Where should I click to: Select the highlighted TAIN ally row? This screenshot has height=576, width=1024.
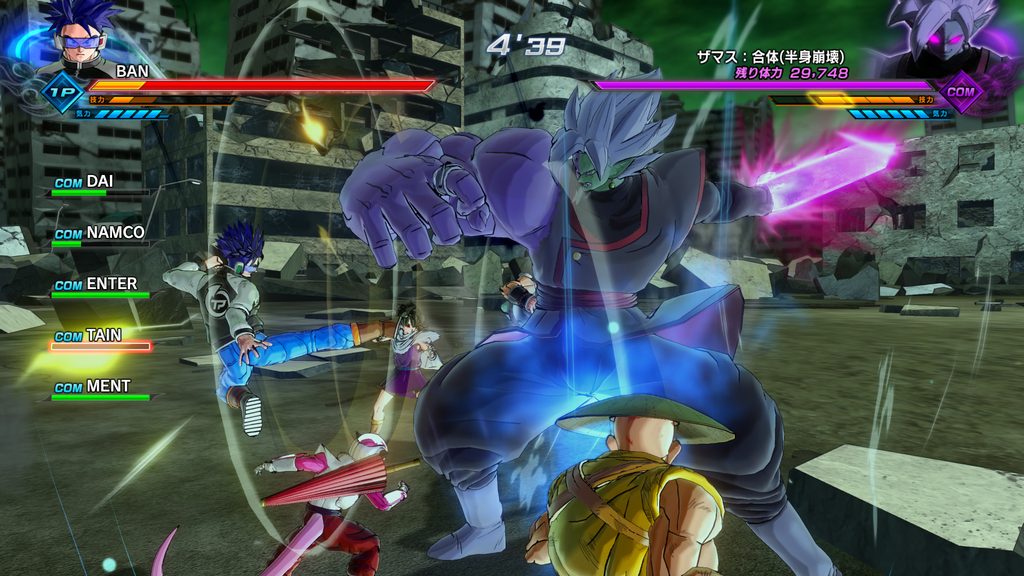[x=100, y=337]
